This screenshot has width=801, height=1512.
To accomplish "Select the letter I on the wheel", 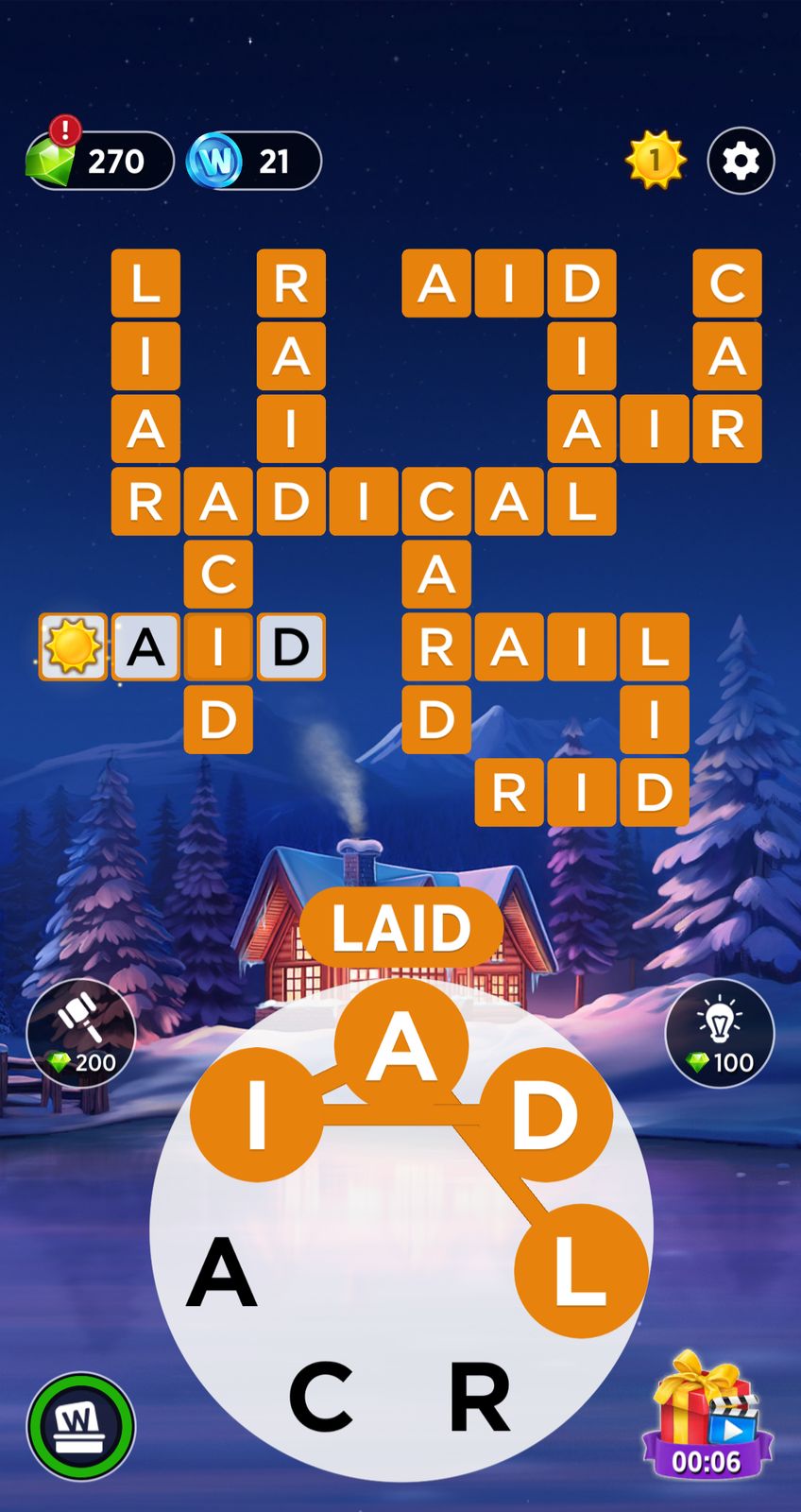I will (x=257, y=1115).
